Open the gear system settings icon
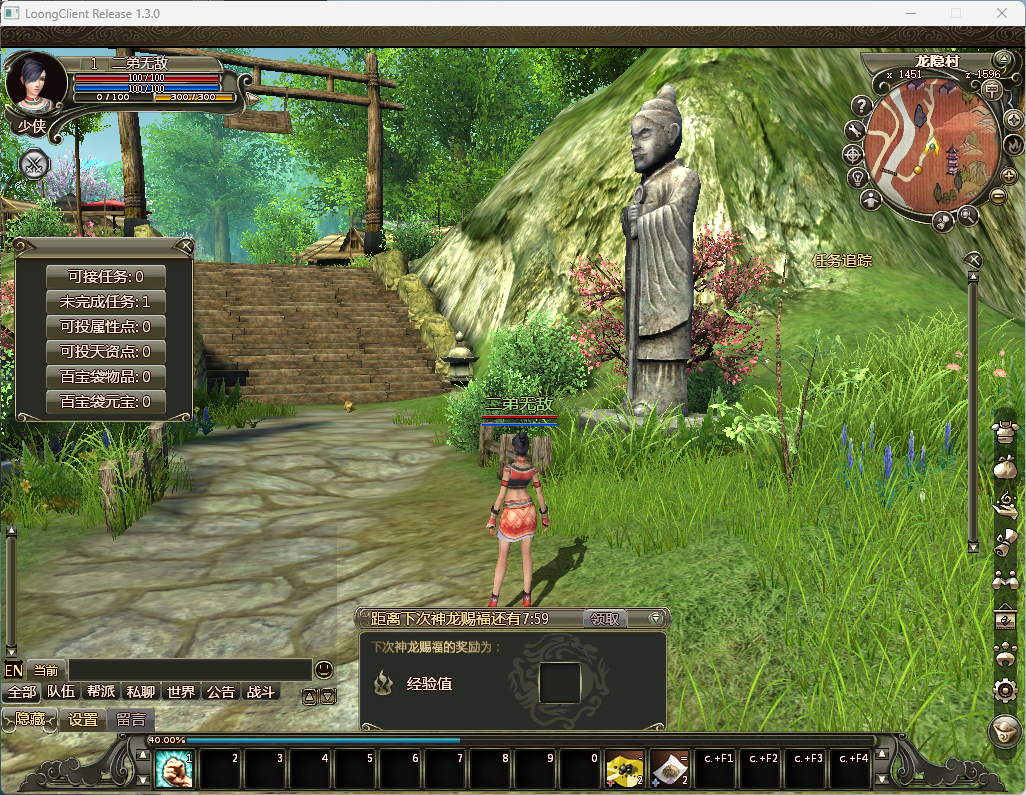This screenshot has width=1026, height=795. click(x=1005, y=689)
